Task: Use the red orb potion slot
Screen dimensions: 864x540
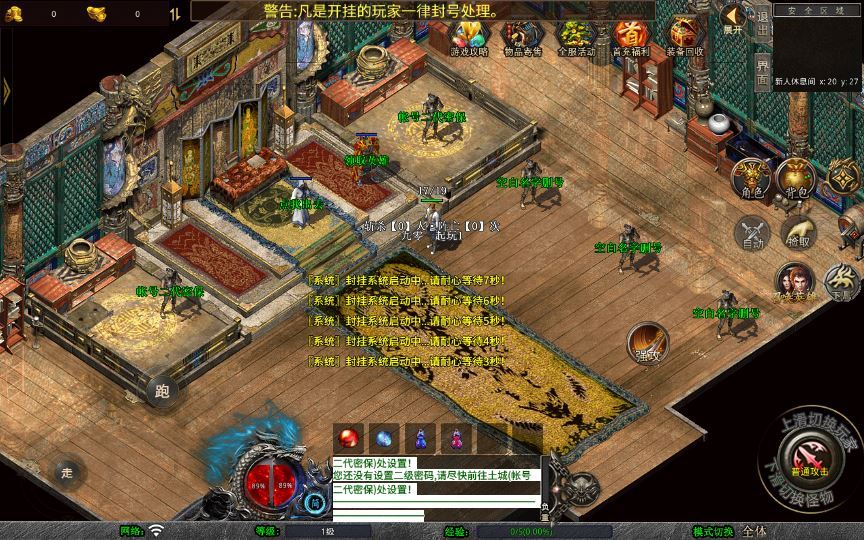Action: click(x=350, y=438)
